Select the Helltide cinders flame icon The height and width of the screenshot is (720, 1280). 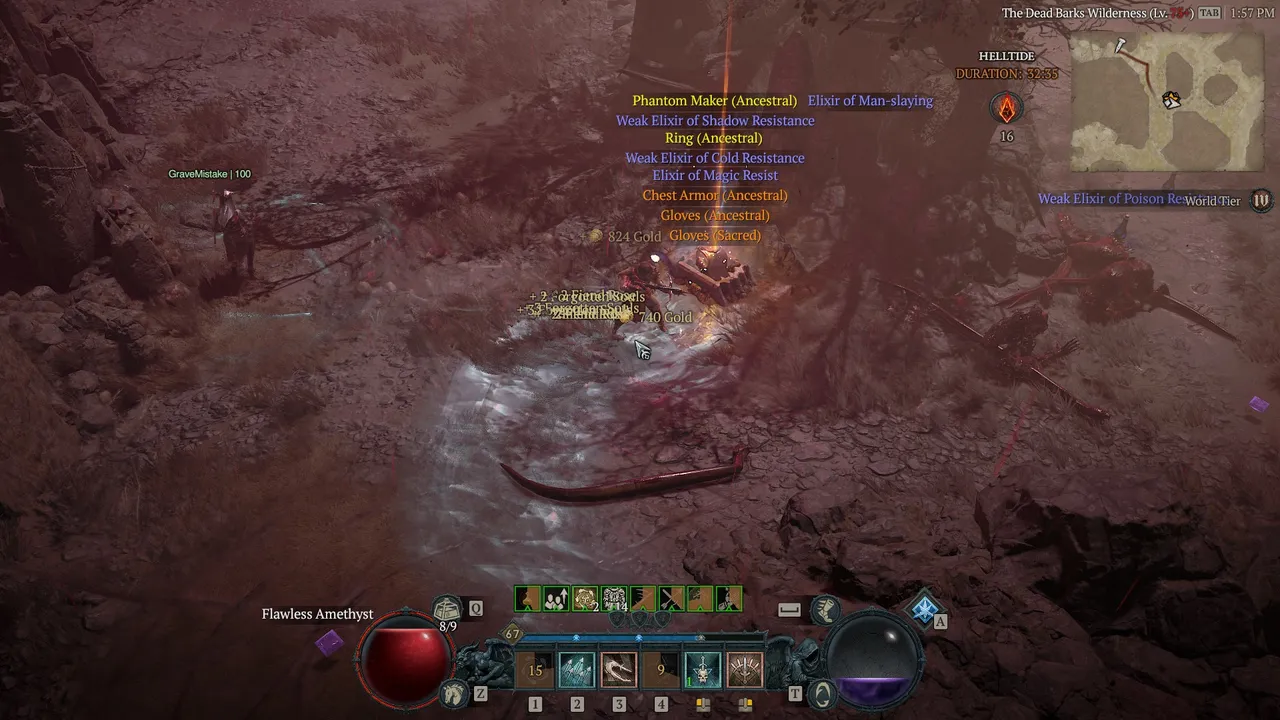pos(1007,108)
